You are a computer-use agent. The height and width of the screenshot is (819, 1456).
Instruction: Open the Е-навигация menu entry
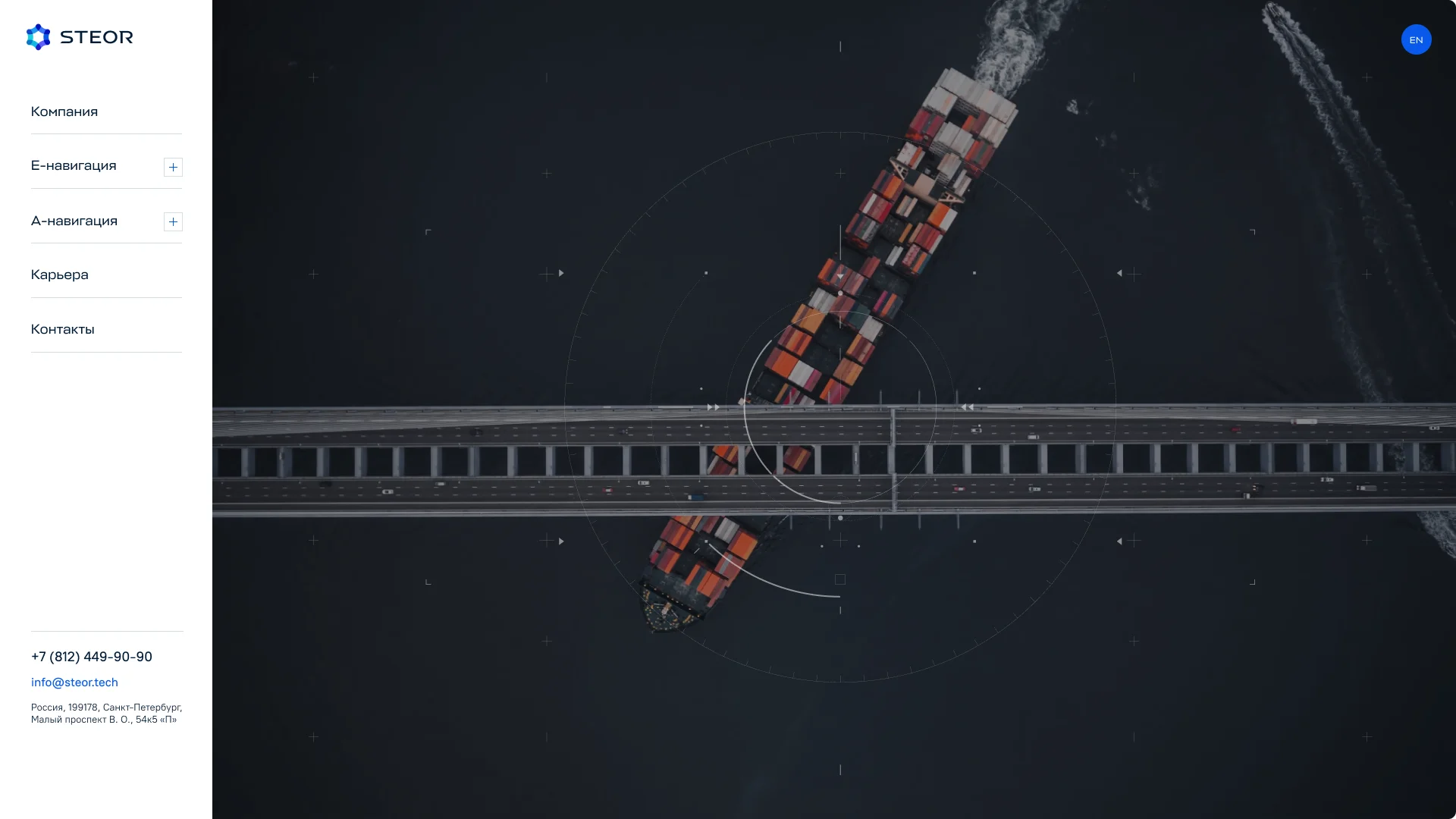click(74, 165)
